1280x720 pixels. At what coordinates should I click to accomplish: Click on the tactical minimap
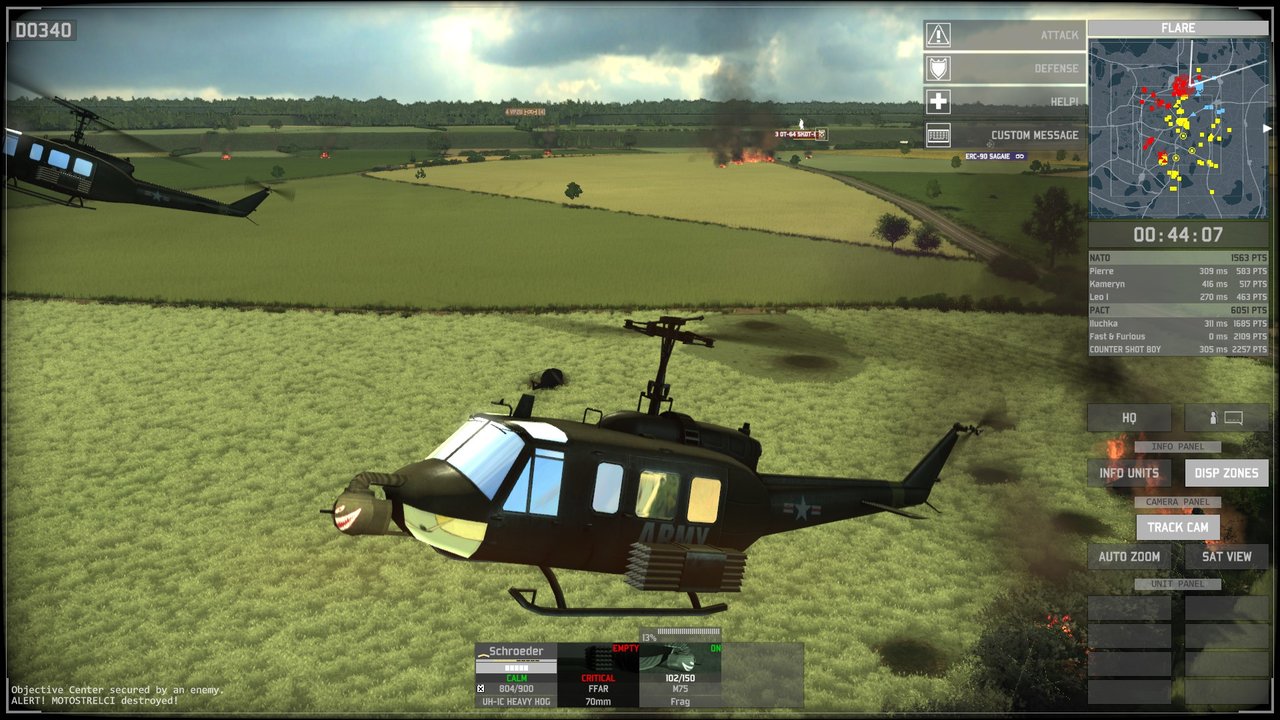pyautogui.click(x=1177, y=128)
